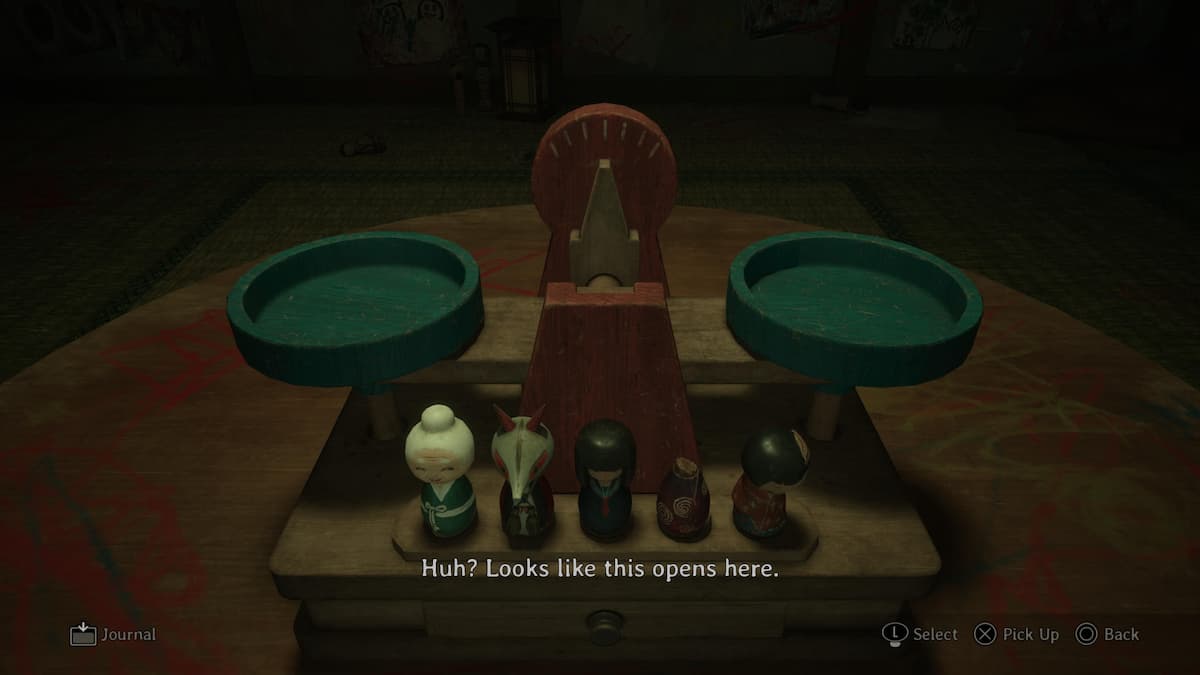Choose the black-haired schoolgirl doll
This screenshot has width=1200, height=675.
604,478
